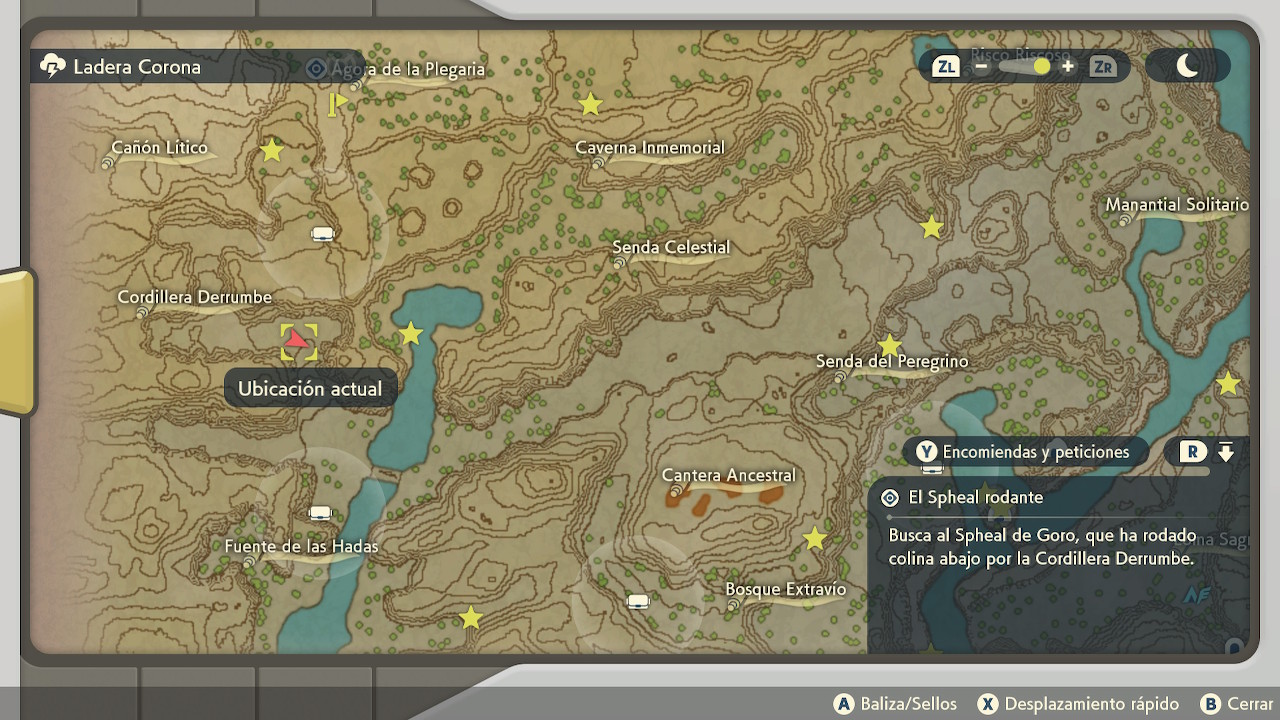Select the camp icon beside Bosque Extravío
Image resolution: width=1280 pixels, height=720 pixels.
coord(638,601)
